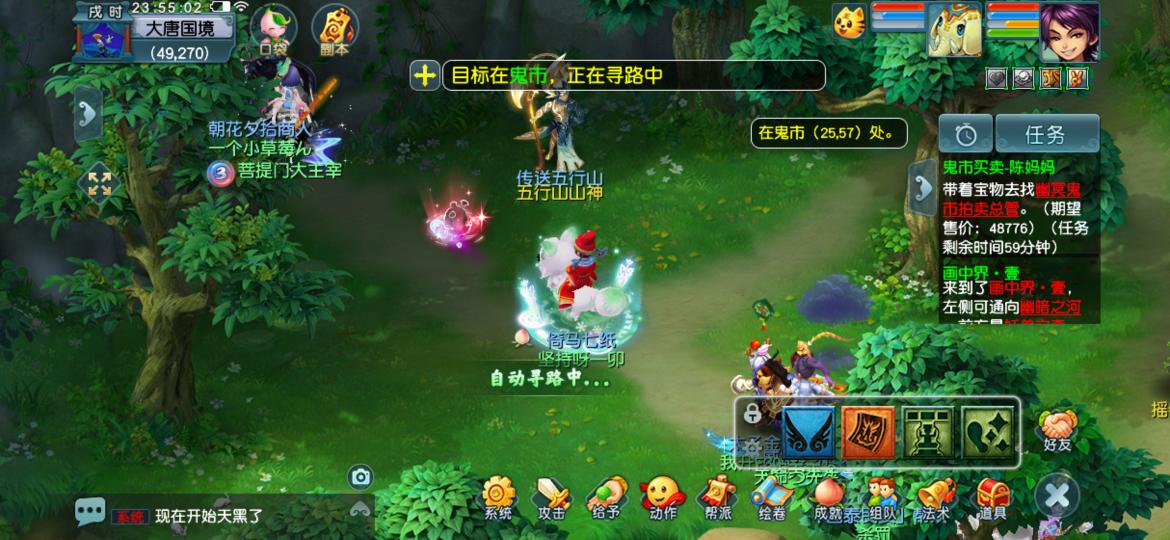The height and width of the screenshot is (540, 1170).
Task: Open the 帮派 guild panel
Action: pos(717,497)
